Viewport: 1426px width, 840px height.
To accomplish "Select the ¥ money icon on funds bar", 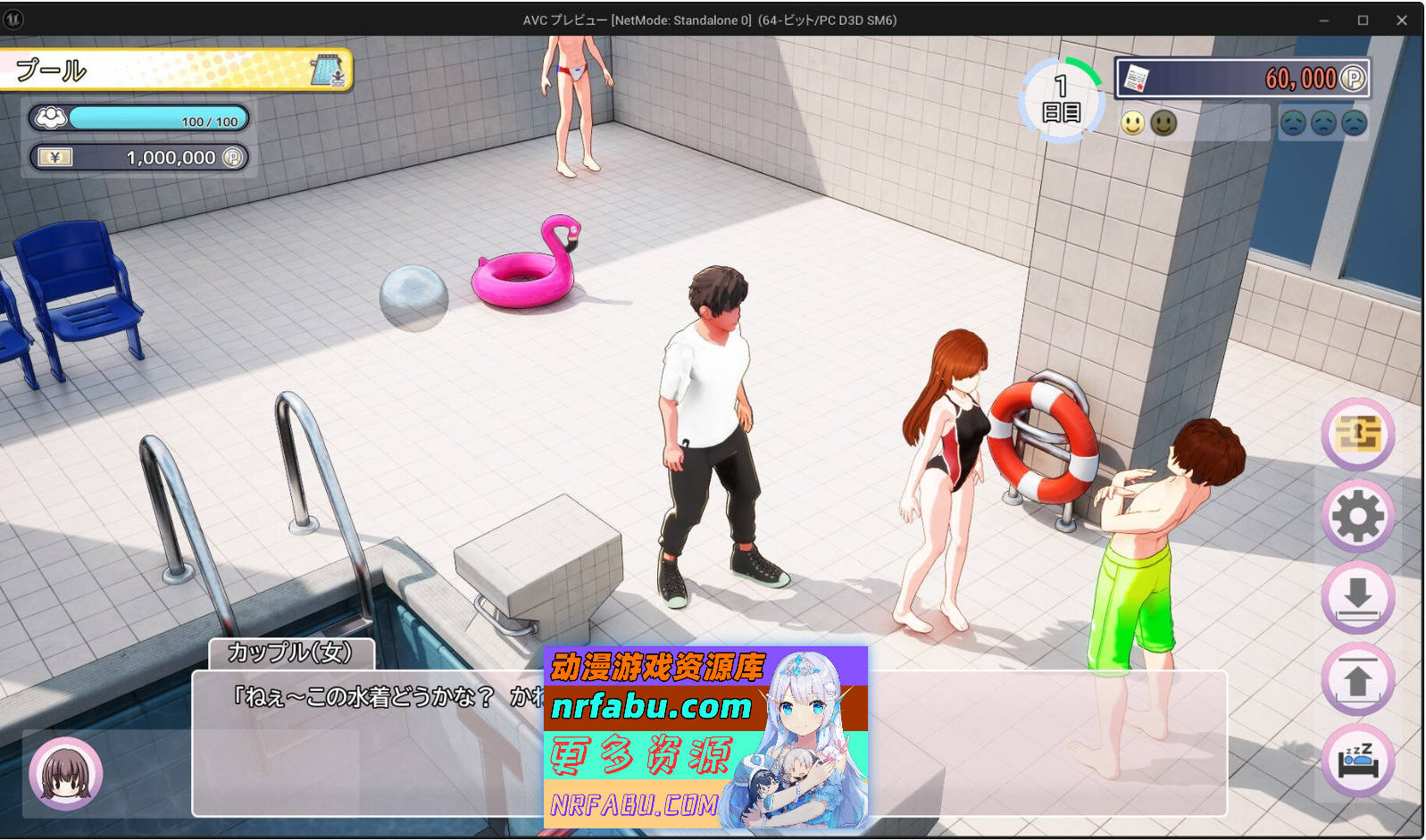I will pyautogui.click(x=55, y=157).
